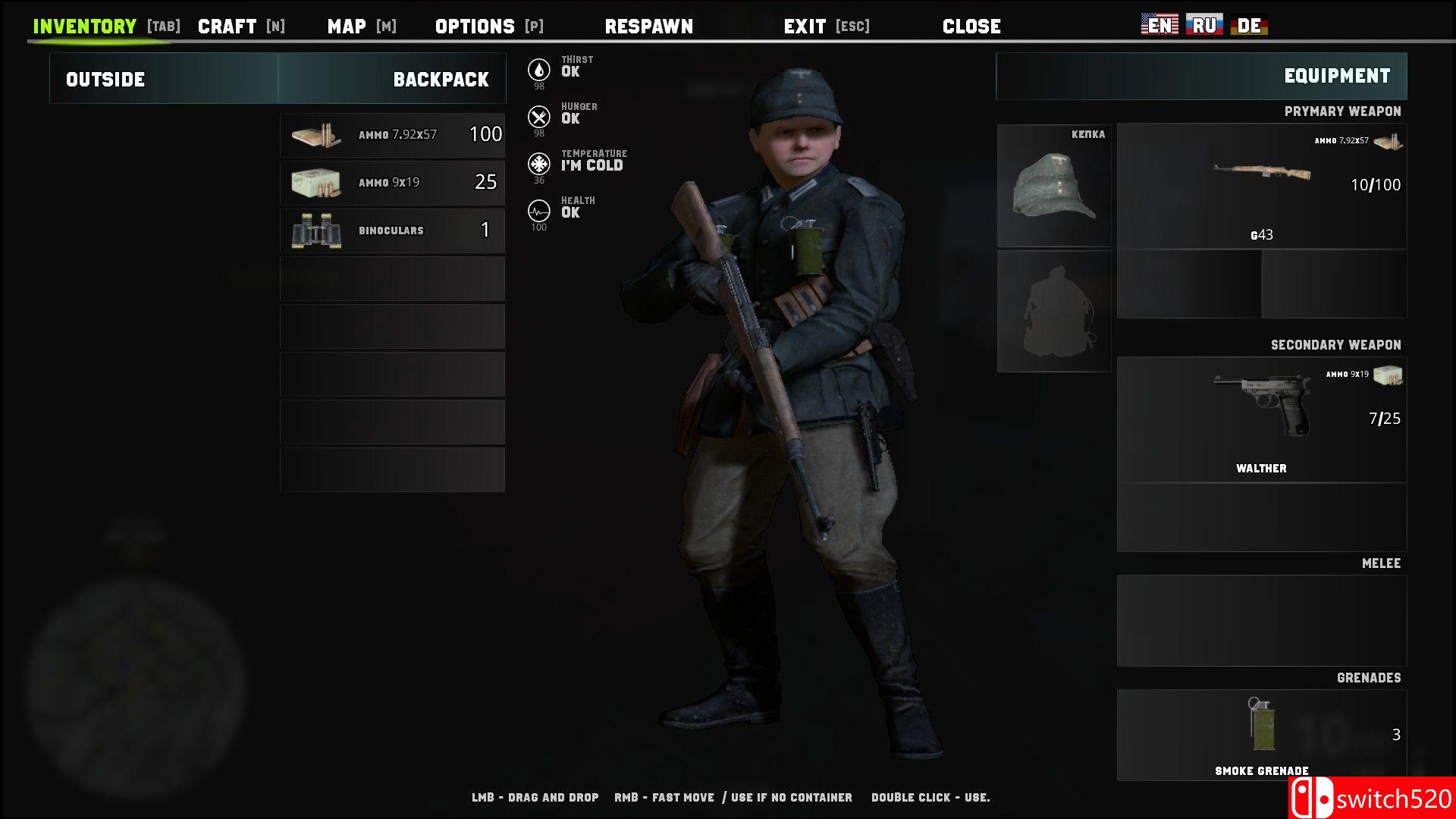The height and width of the screenshot is (819, 1456).
Task: Open the Options menu
Action: coord(475,27)
